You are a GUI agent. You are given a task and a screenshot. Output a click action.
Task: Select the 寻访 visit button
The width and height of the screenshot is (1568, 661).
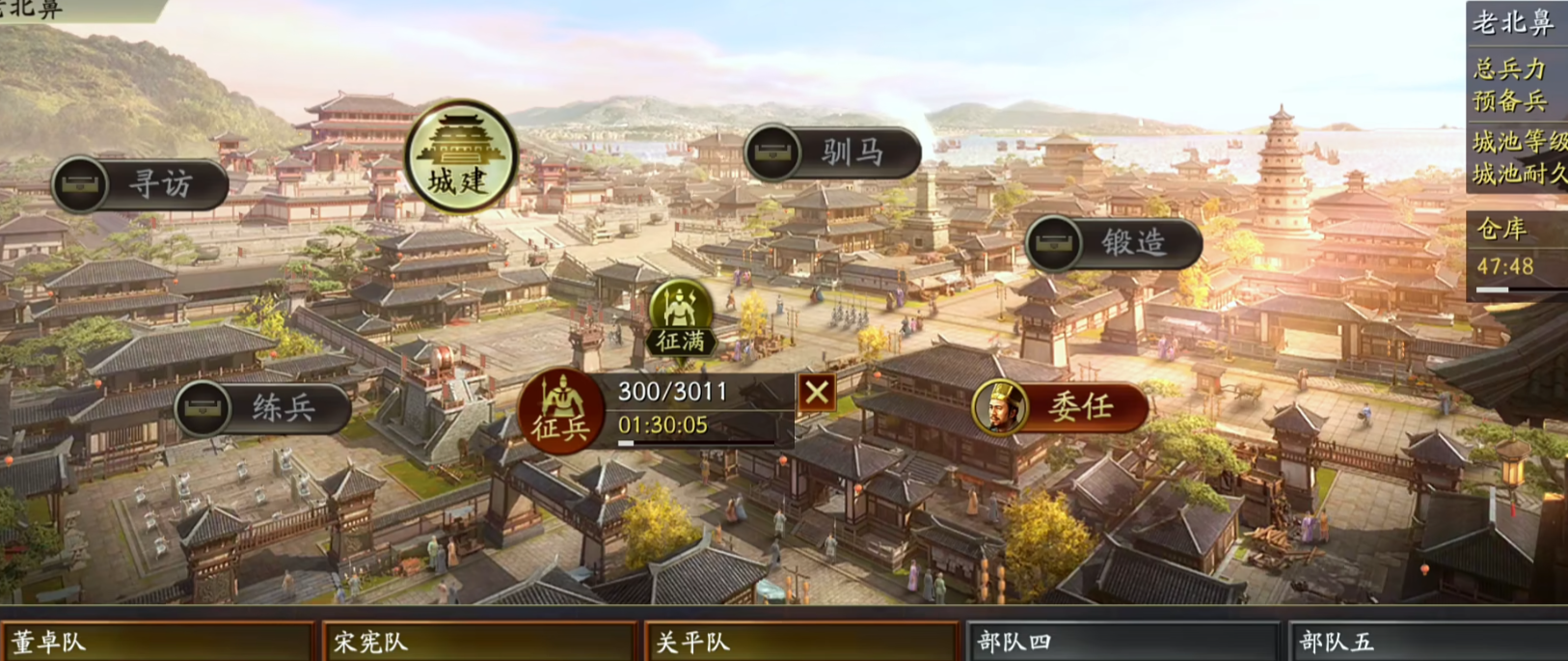140,184
